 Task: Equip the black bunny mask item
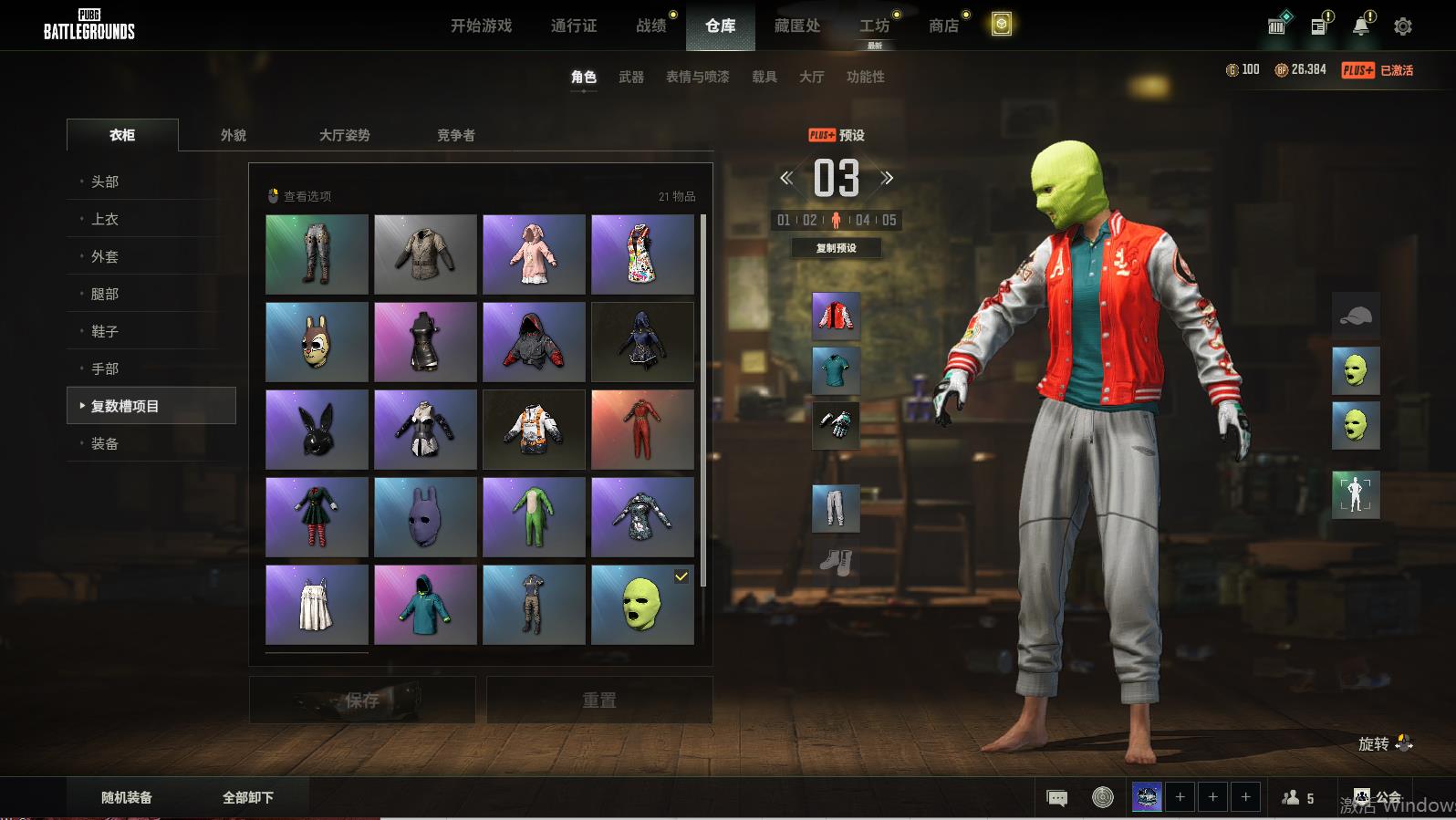tap(317, 430)
